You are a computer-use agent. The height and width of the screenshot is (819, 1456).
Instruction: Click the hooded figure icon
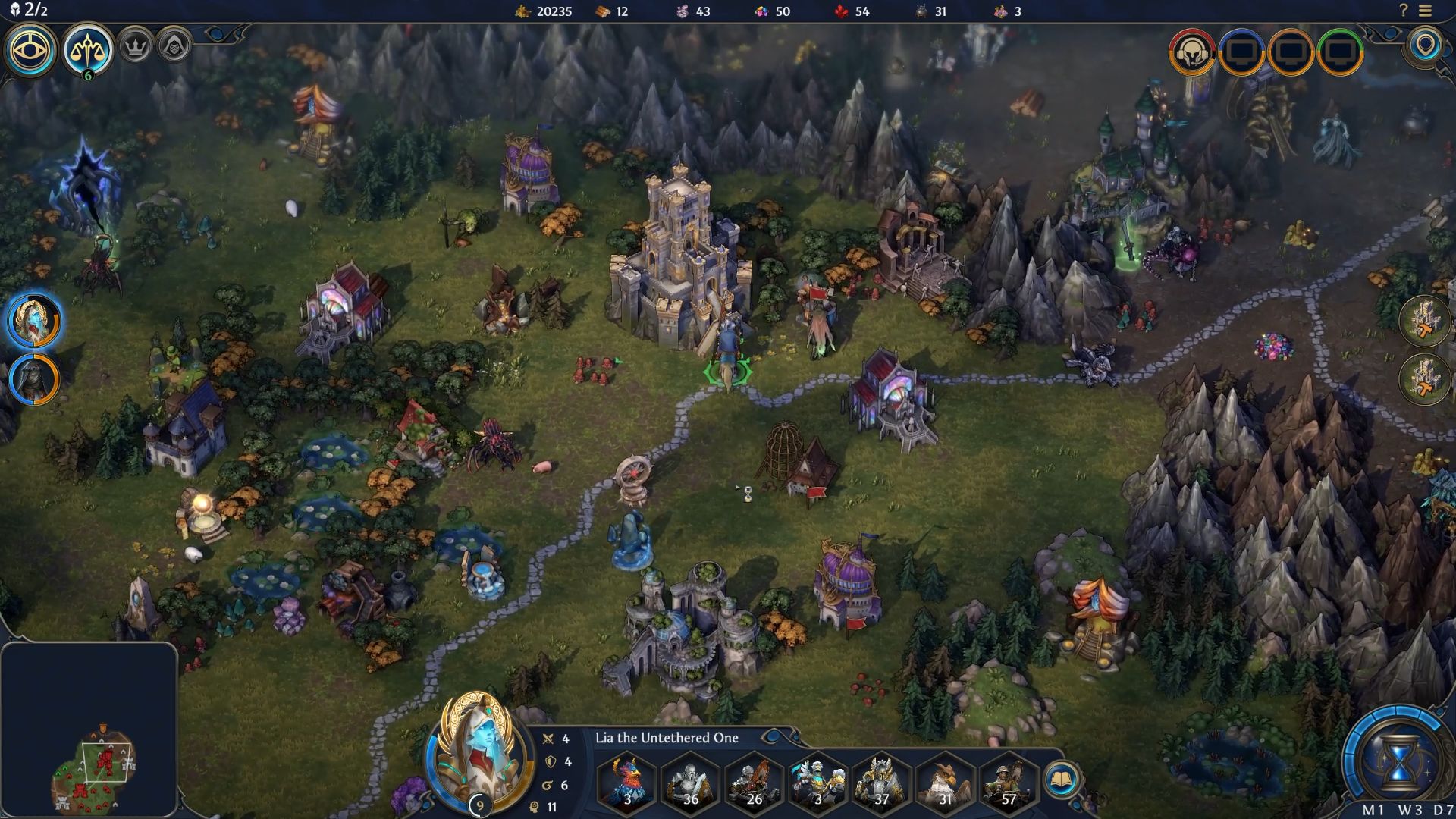(174, 46)
